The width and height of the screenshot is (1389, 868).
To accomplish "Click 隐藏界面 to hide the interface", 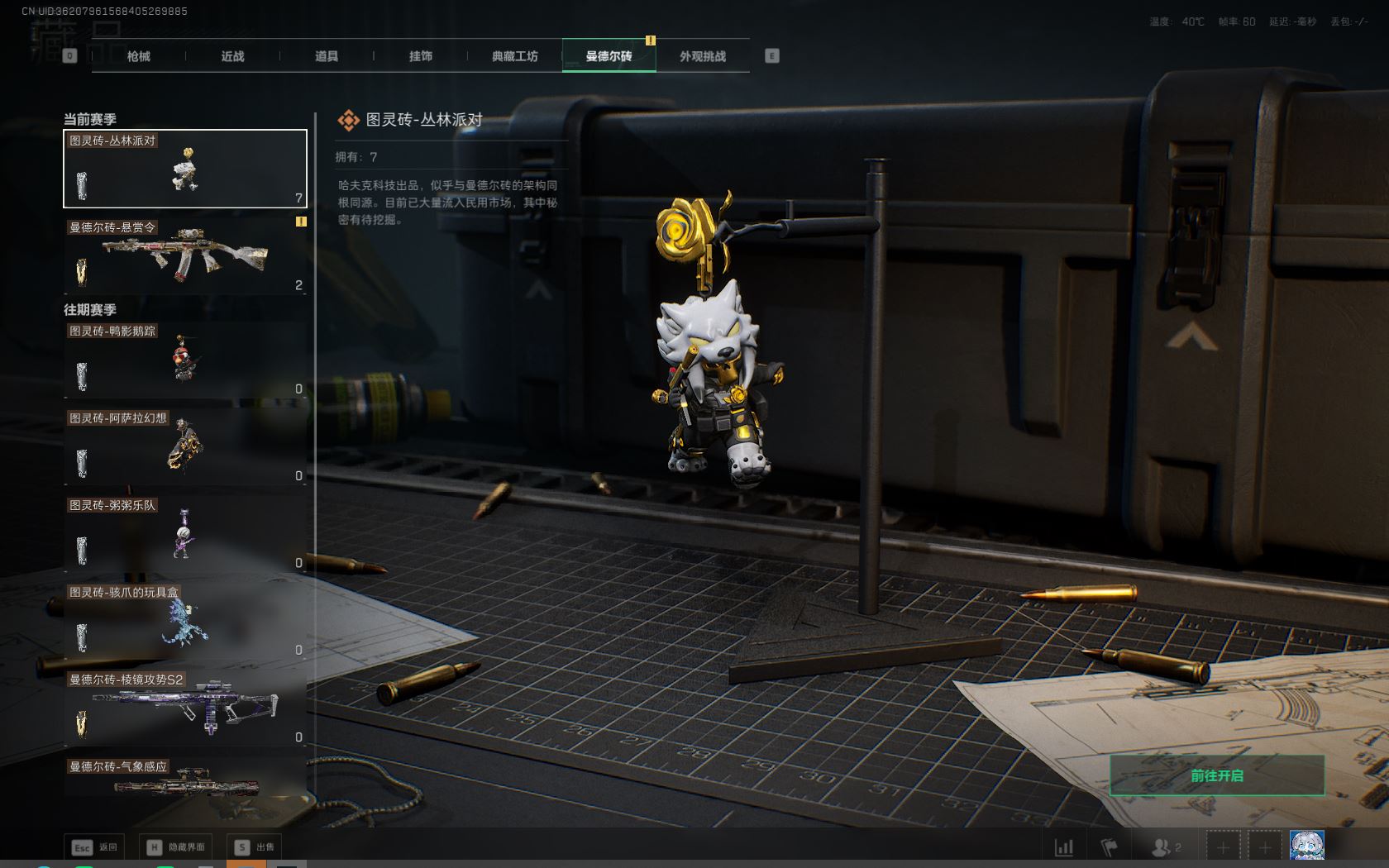I will [176, 847].
